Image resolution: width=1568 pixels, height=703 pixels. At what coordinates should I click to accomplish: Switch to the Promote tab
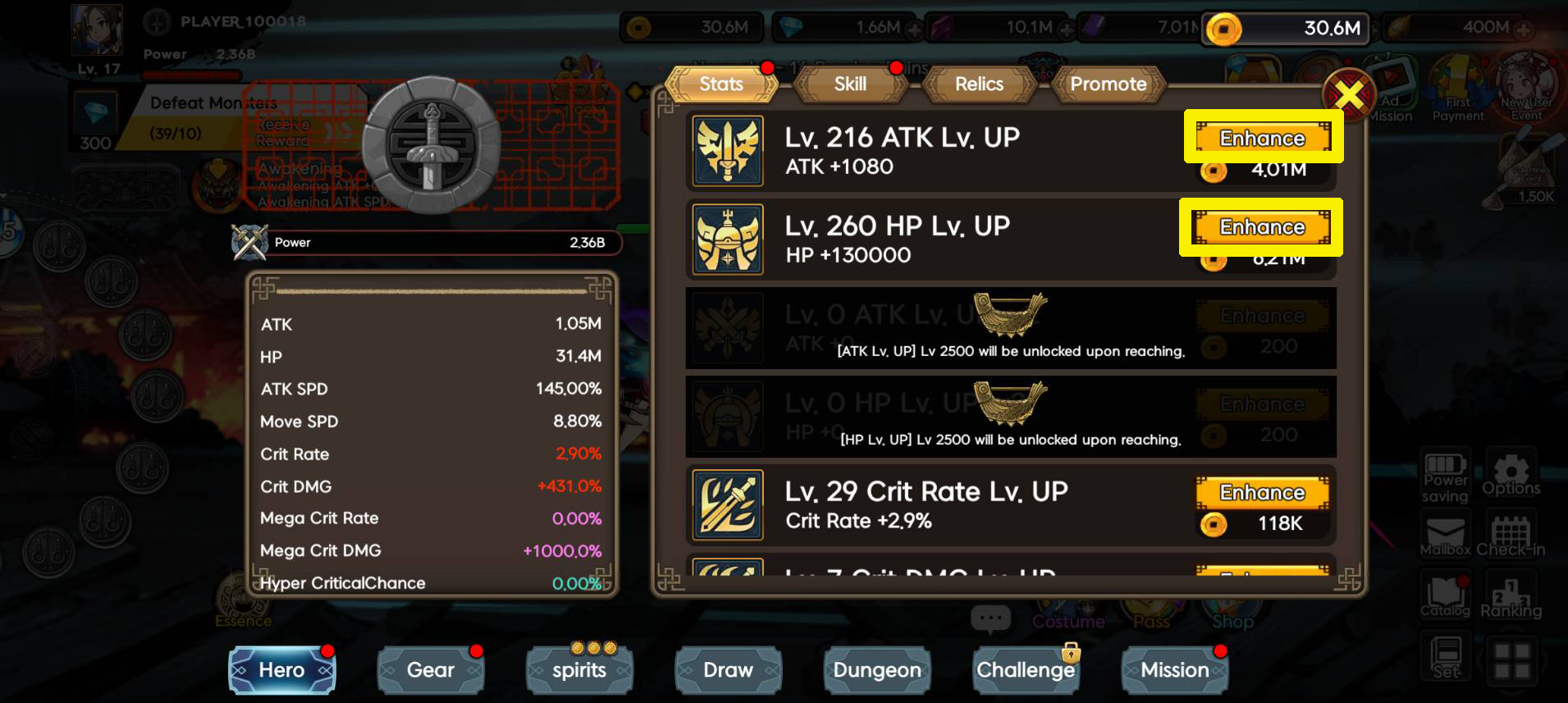(1108, 84)
